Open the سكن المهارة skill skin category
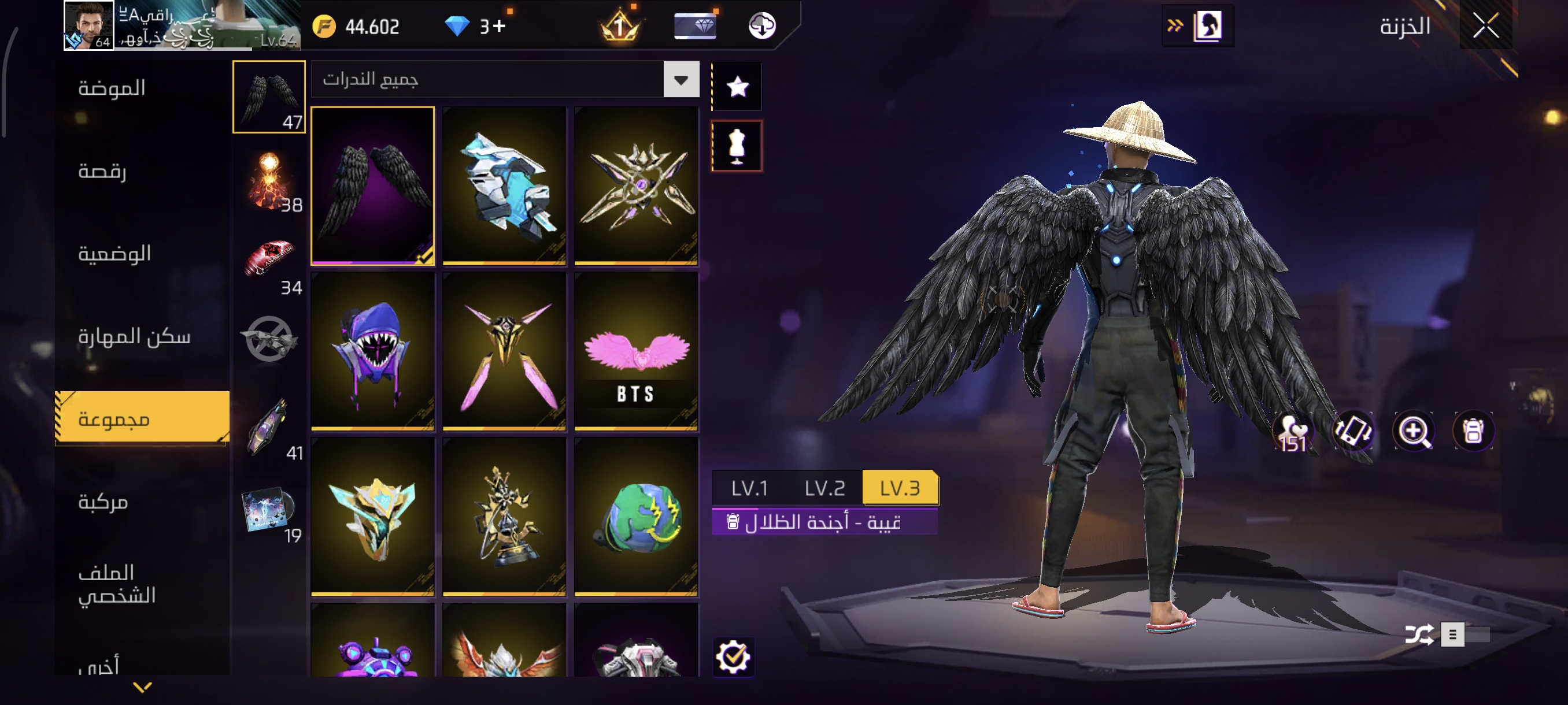Image resolution: width=1568 pixels, height=705 pixels. tap(134, 336)
